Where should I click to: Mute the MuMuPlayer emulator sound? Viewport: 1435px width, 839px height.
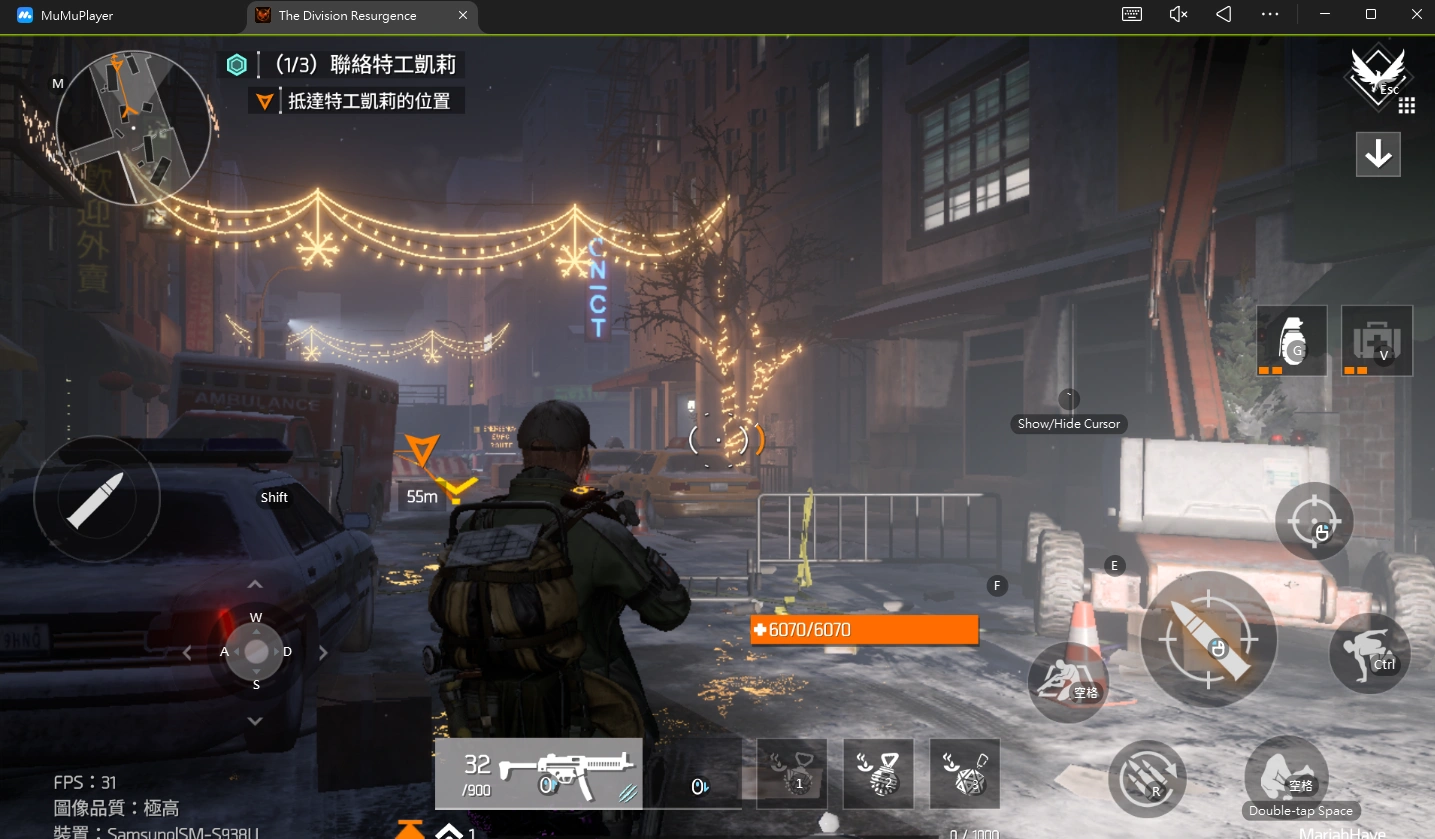pyautogui.click(x=1178, y=14)
